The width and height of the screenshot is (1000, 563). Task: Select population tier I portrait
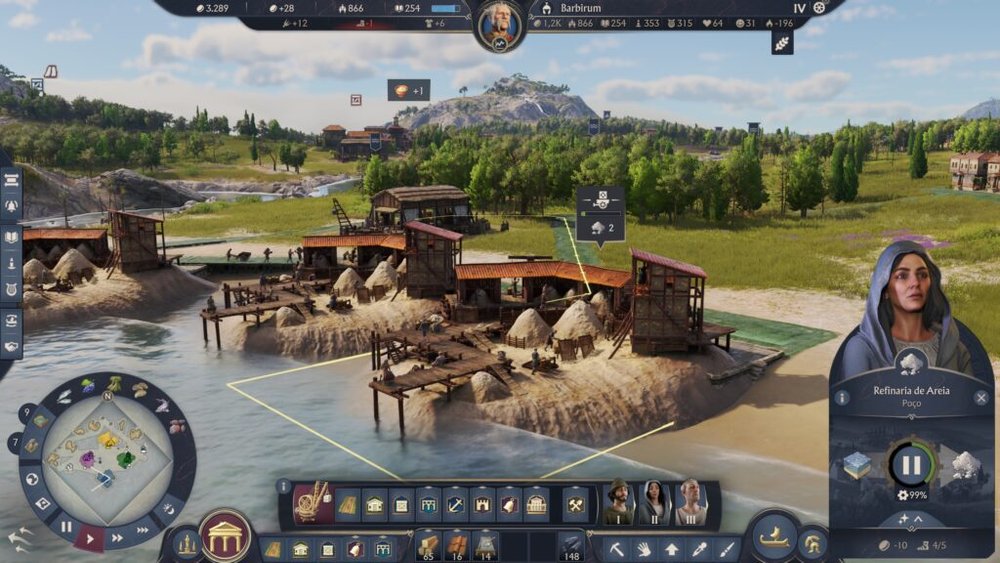620,502
